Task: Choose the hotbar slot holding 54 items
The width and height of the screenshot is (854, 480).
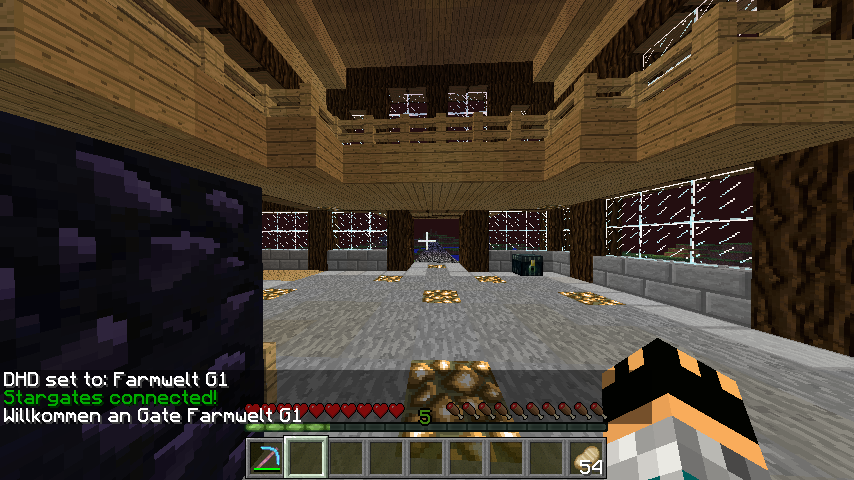Action: click(587, 458)
